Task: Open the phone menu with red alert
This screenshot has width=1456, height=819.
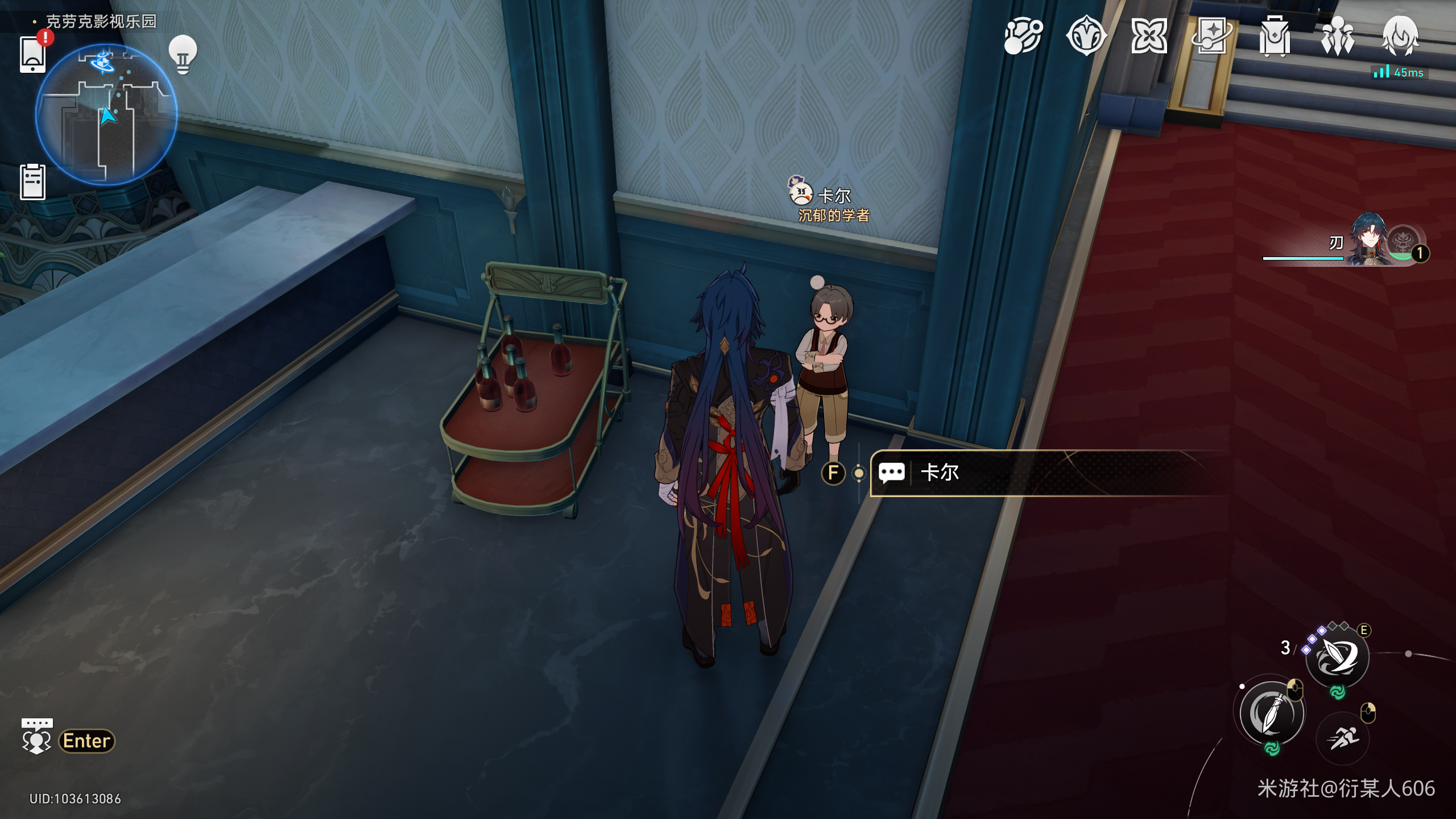Action: click(33, 54)
